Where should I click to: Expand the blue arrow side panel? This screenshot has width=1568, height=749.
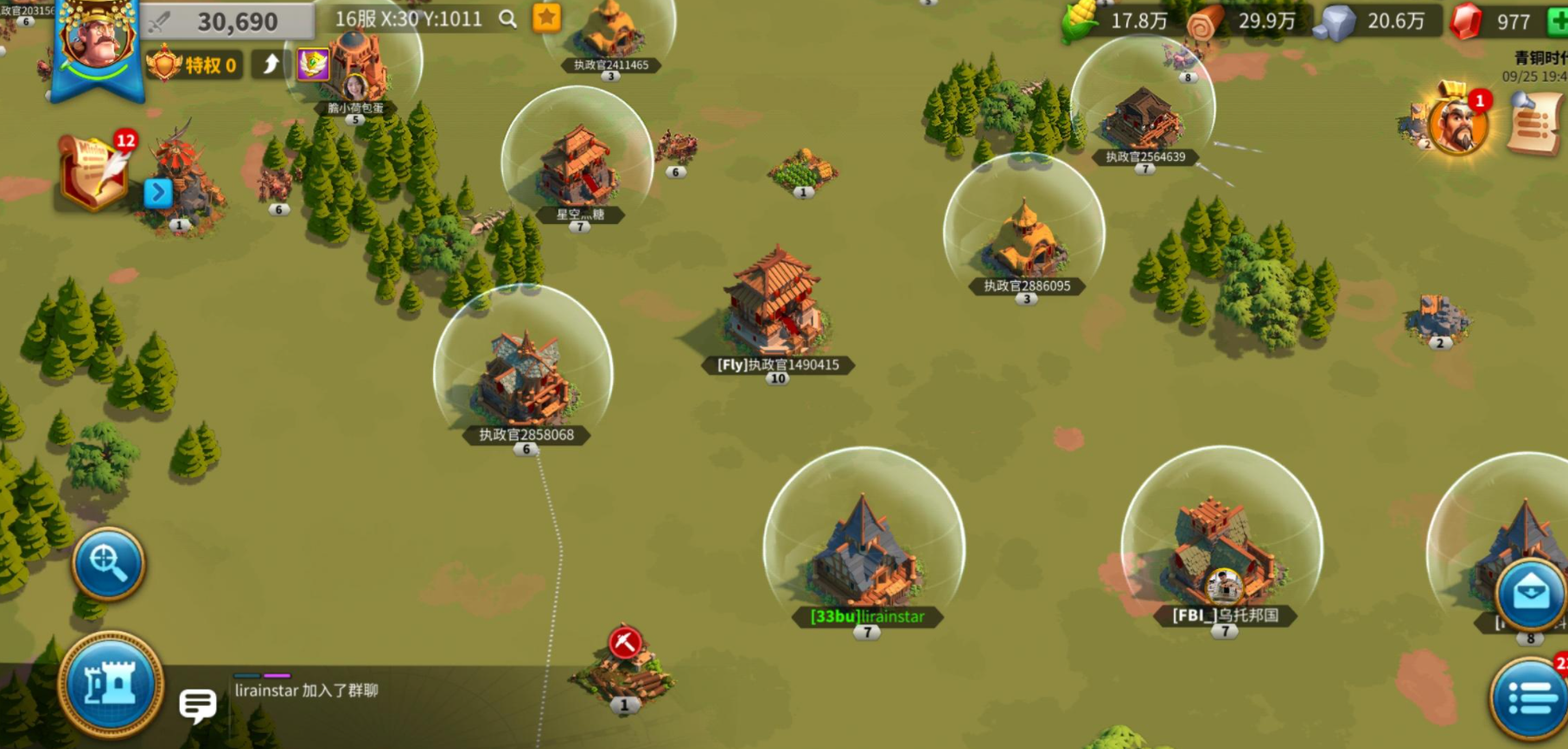click(x=157, y=192)
